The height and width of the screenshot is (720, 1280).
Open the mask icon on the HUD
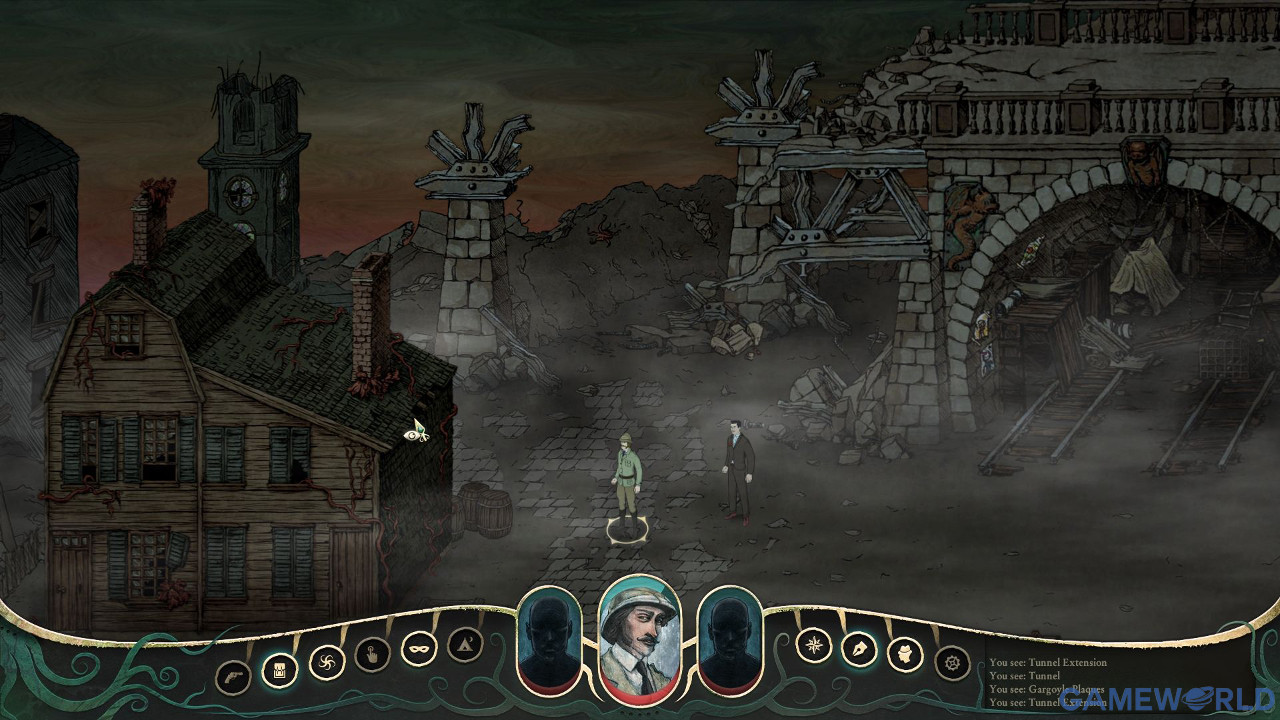pyautogui.click(x=418, y=650)
